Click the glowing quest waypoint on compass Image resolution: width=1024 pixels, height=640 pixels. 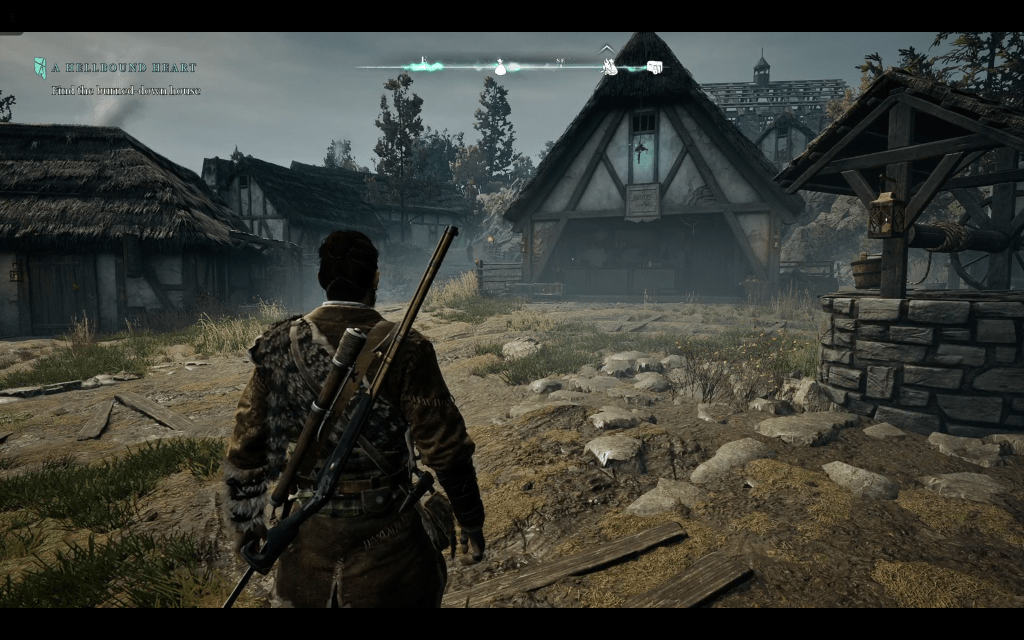click(x=425, y=67)
